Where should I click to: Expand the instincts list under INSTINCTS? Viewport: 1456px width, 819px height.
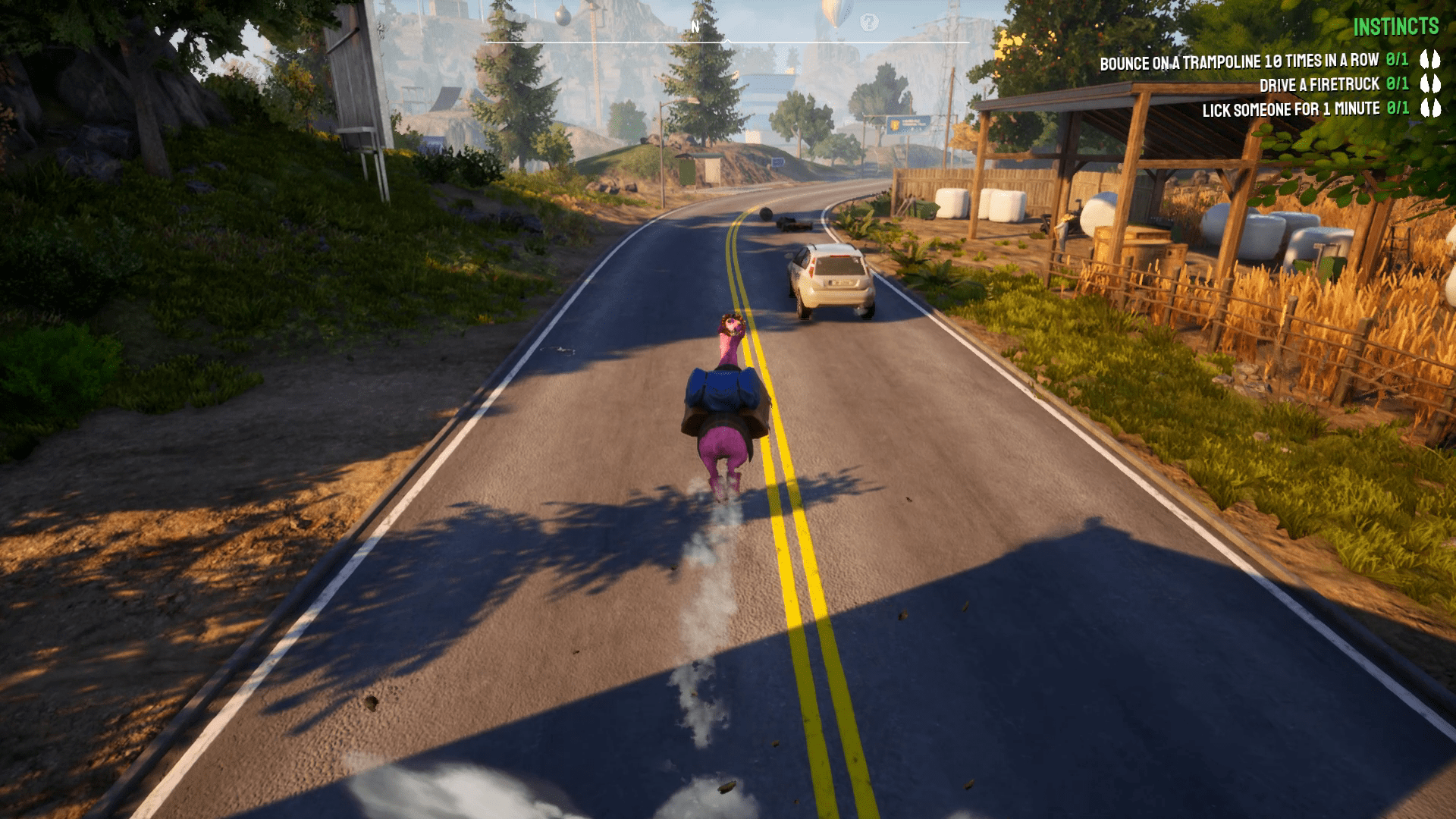1406,27
